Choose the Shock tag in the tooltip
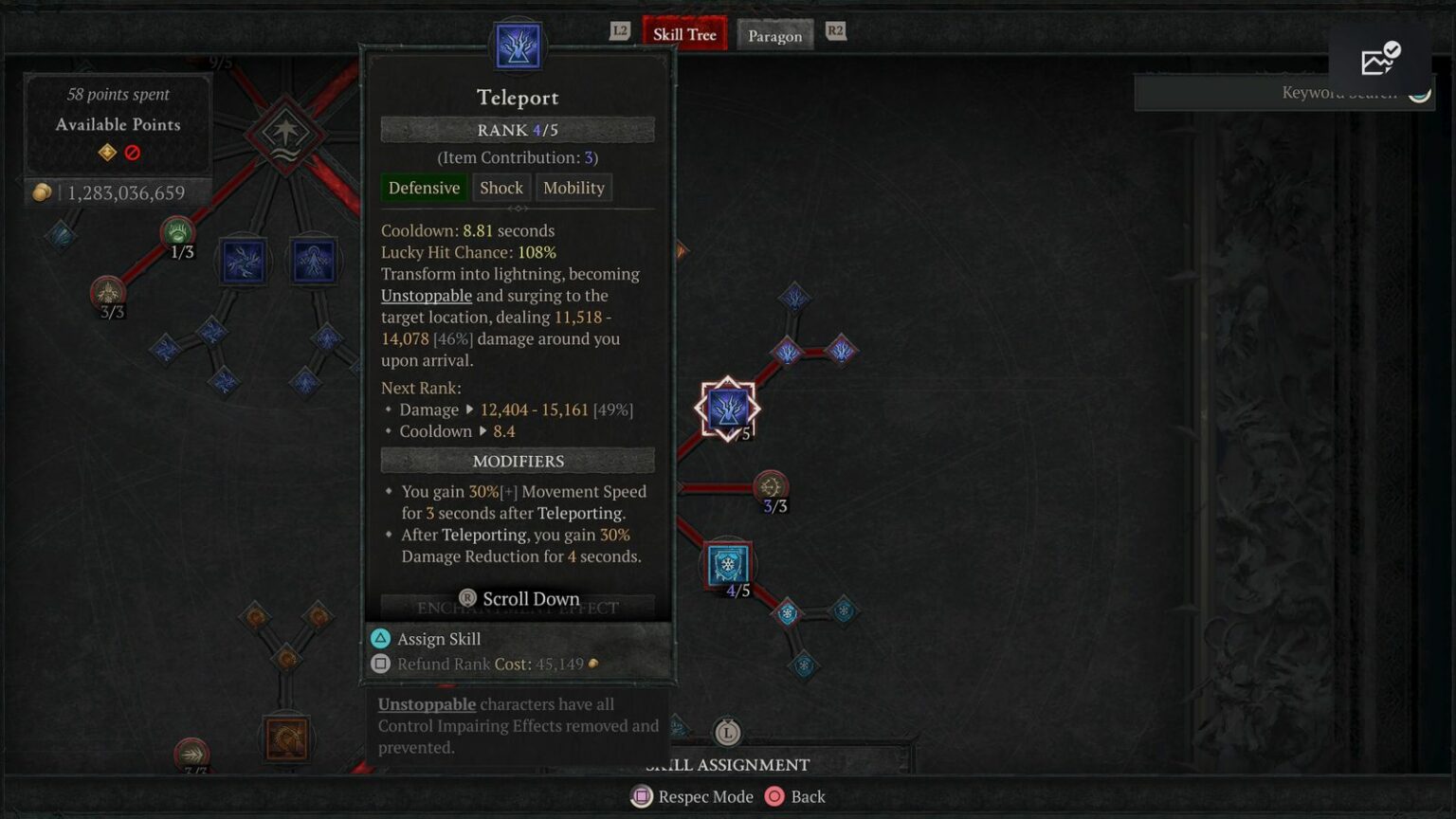This screenshot has width=1456, height=819. coord(500,188)
